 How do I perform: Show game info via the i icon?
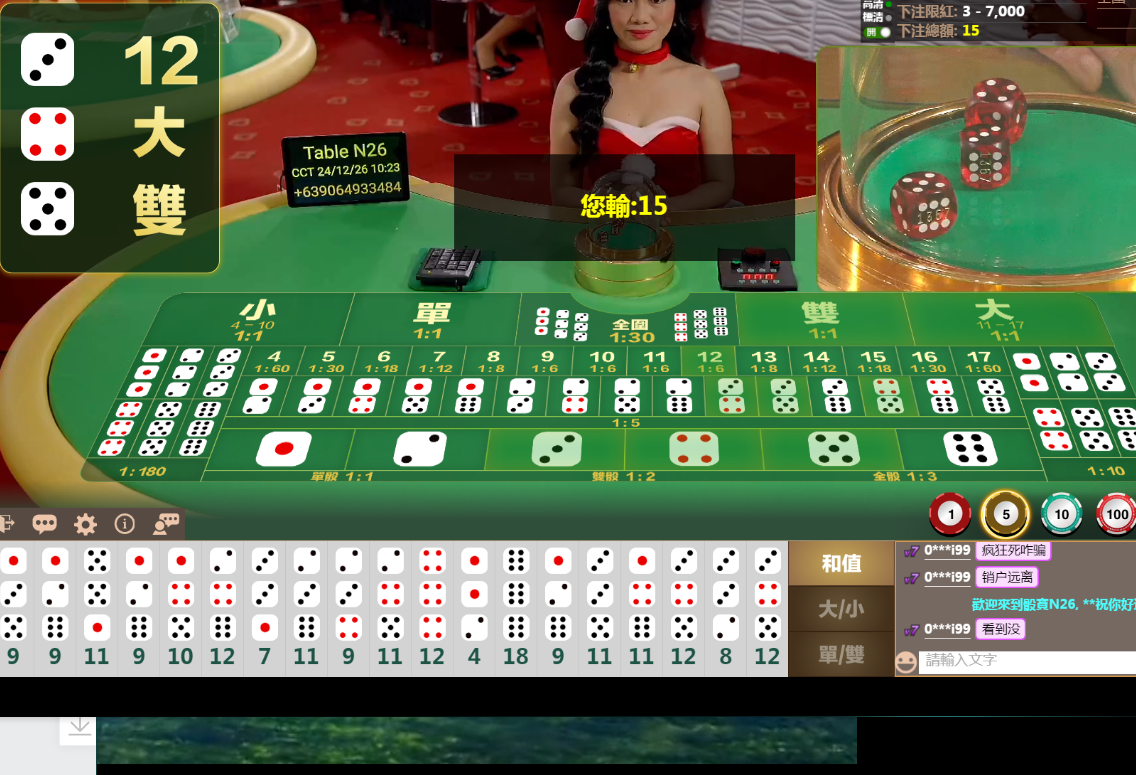tap(125, 524)
